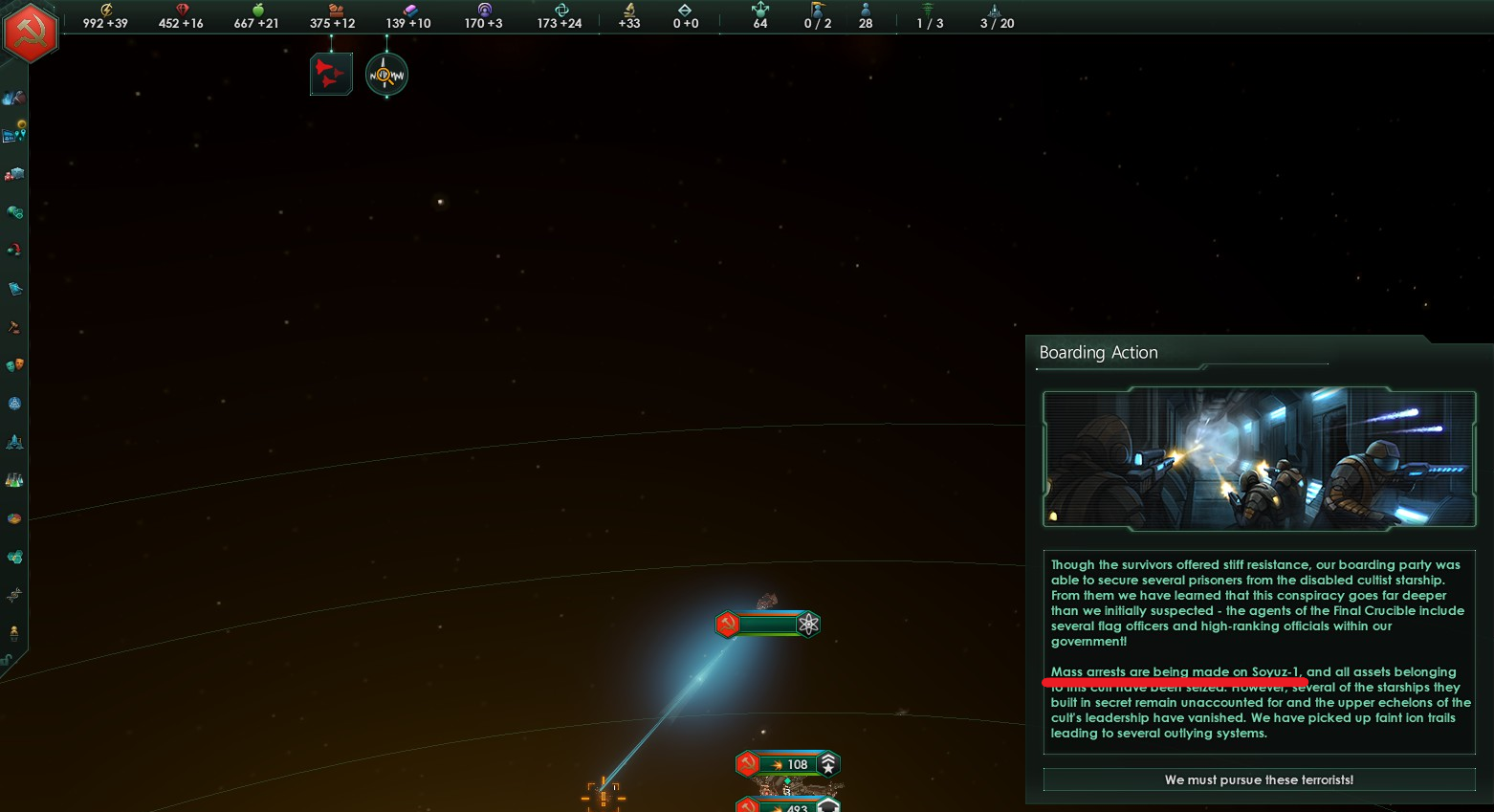Click the energy credits lightning icon
Viewport: 1494px width, 812px height.
[x=106, y=10]
